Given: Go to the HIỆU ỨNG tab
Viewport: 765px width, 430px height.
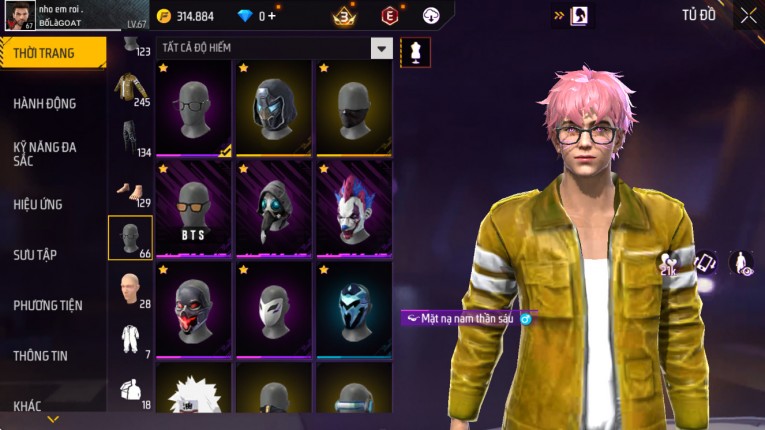Looking at the screenshot, I should click(38, 204).
